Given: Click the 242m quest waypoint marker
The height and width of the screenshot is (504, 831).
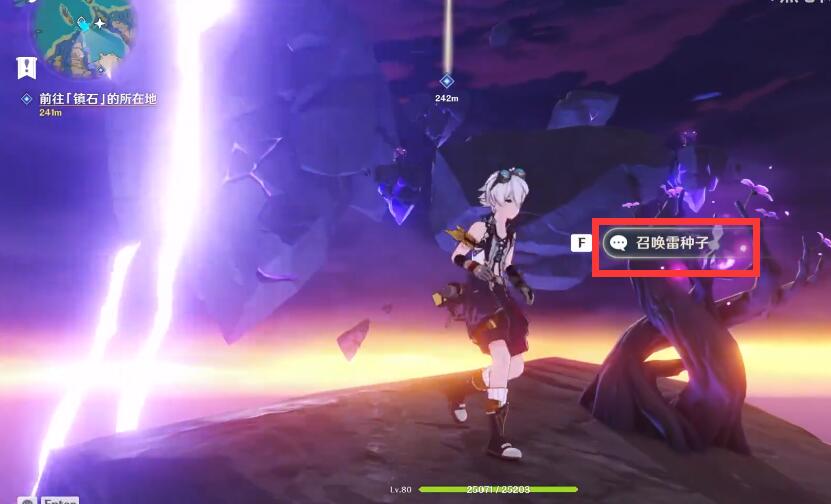Looking at the screenshot, I should tap(447, 81).
